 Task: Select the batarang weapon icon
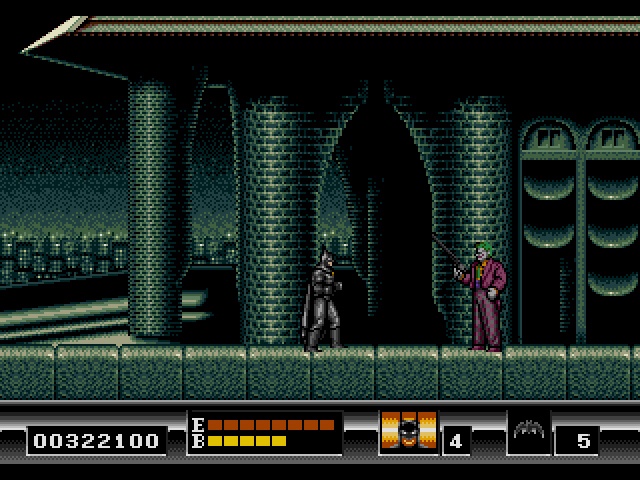pos(528,433)
